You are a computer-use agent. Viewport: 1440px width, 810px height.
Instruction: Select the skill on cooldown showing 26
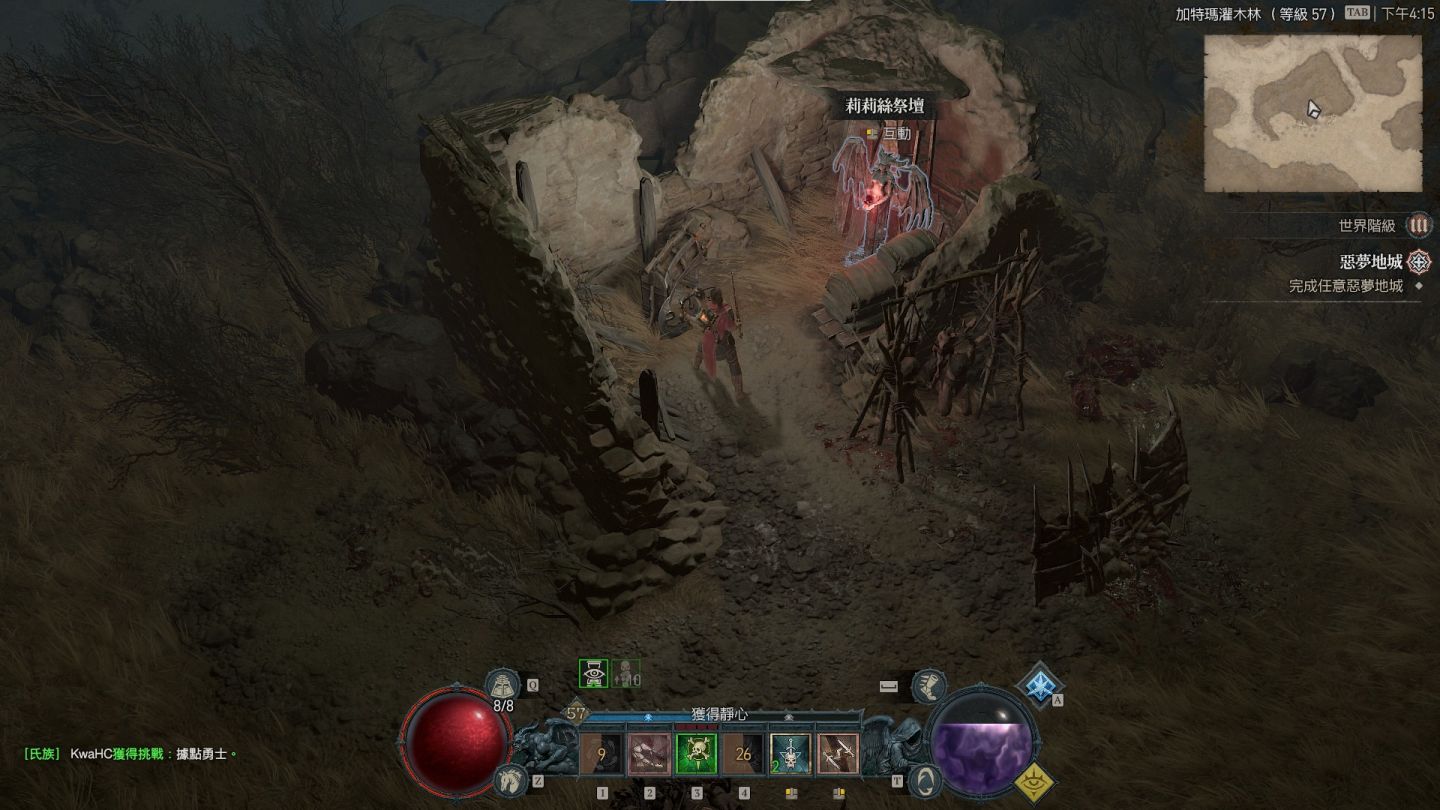tap(743, 754)
